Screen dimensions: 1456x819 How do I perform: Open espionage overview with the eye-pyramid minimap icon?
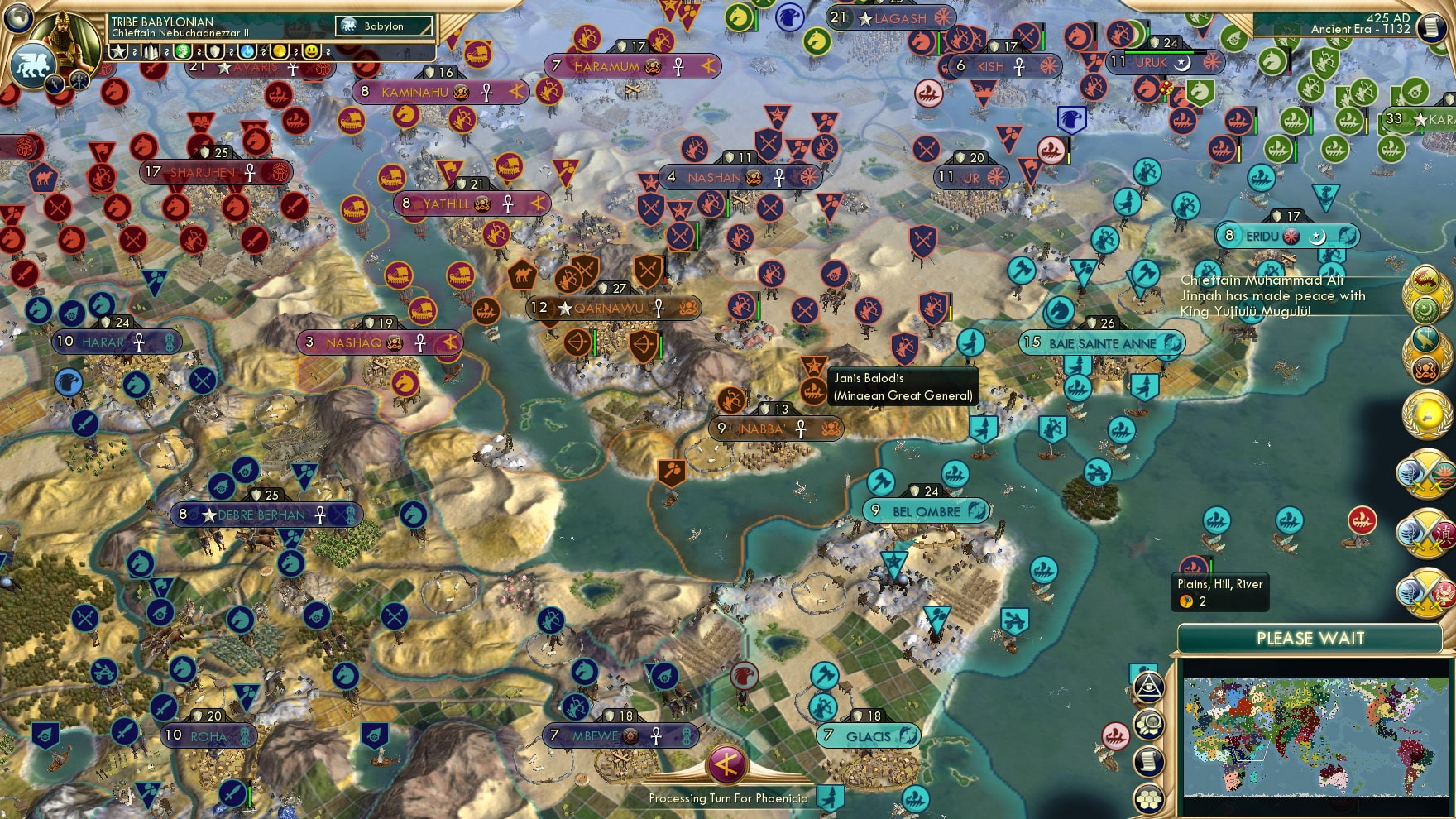click(1149, 687)
